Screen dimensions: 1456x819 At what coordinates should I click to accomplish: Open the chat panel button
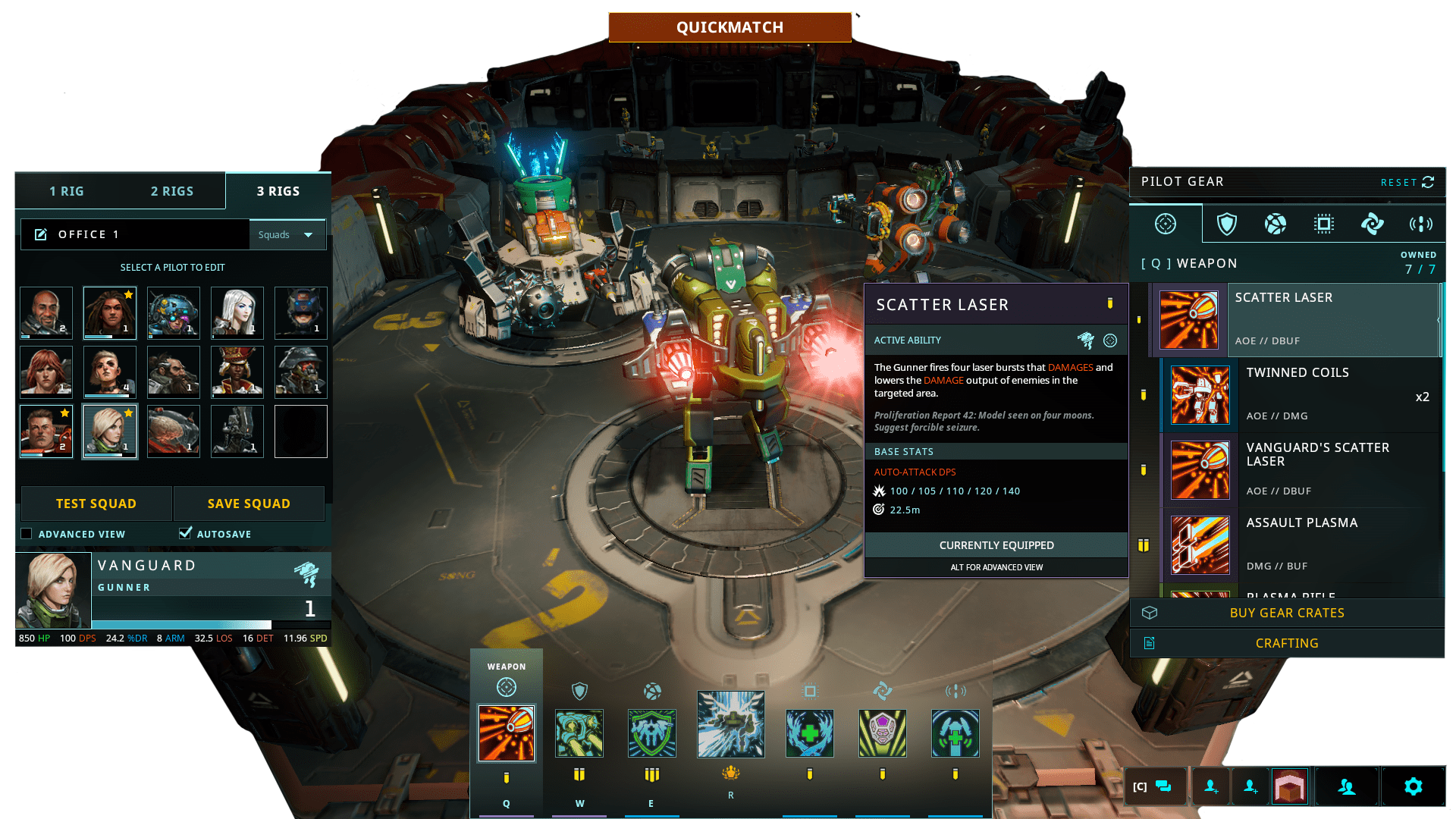click(x=1154, y=786)
